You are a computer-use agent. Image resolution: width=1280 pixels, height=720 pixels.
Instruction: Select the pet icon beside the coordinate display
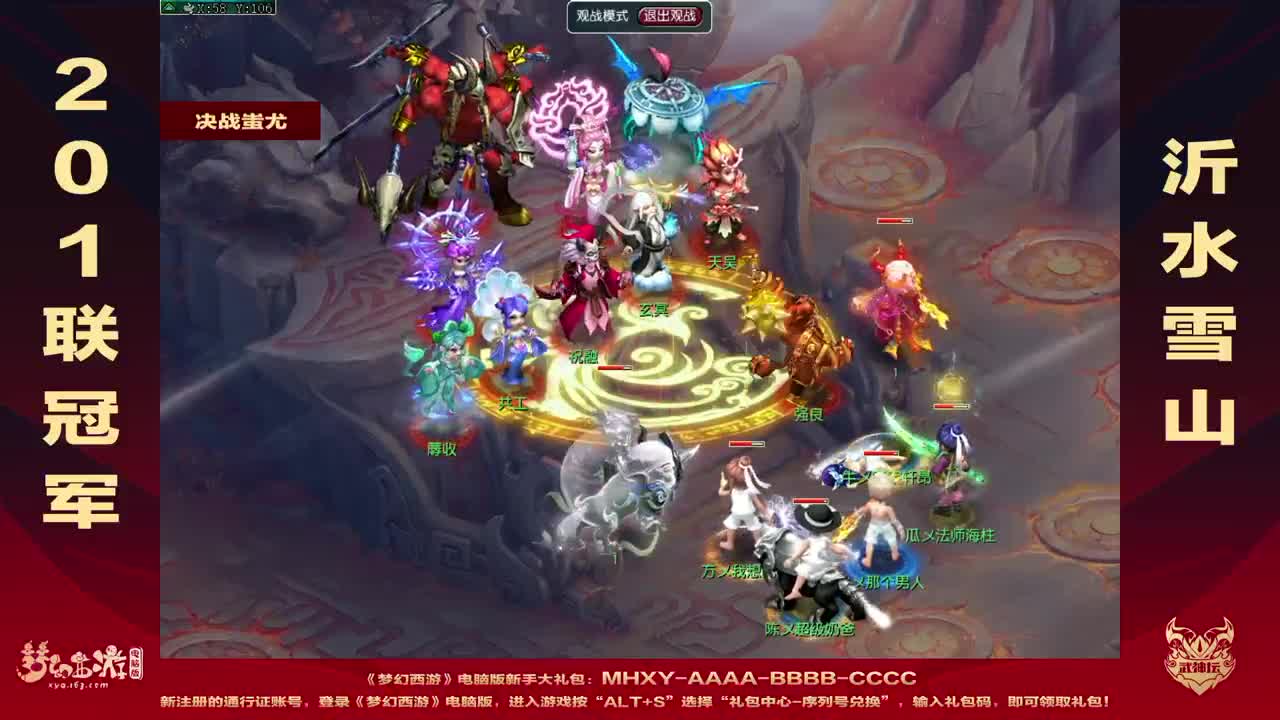tap(190, 8)
